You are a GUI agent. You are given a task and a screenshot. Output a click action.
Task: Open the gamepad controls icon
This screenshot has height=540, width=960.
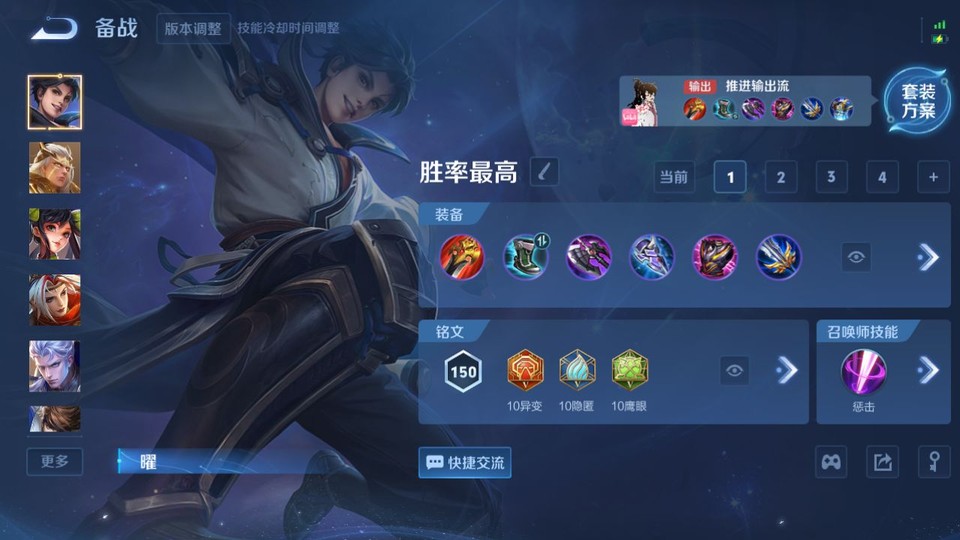click(832, 462)
